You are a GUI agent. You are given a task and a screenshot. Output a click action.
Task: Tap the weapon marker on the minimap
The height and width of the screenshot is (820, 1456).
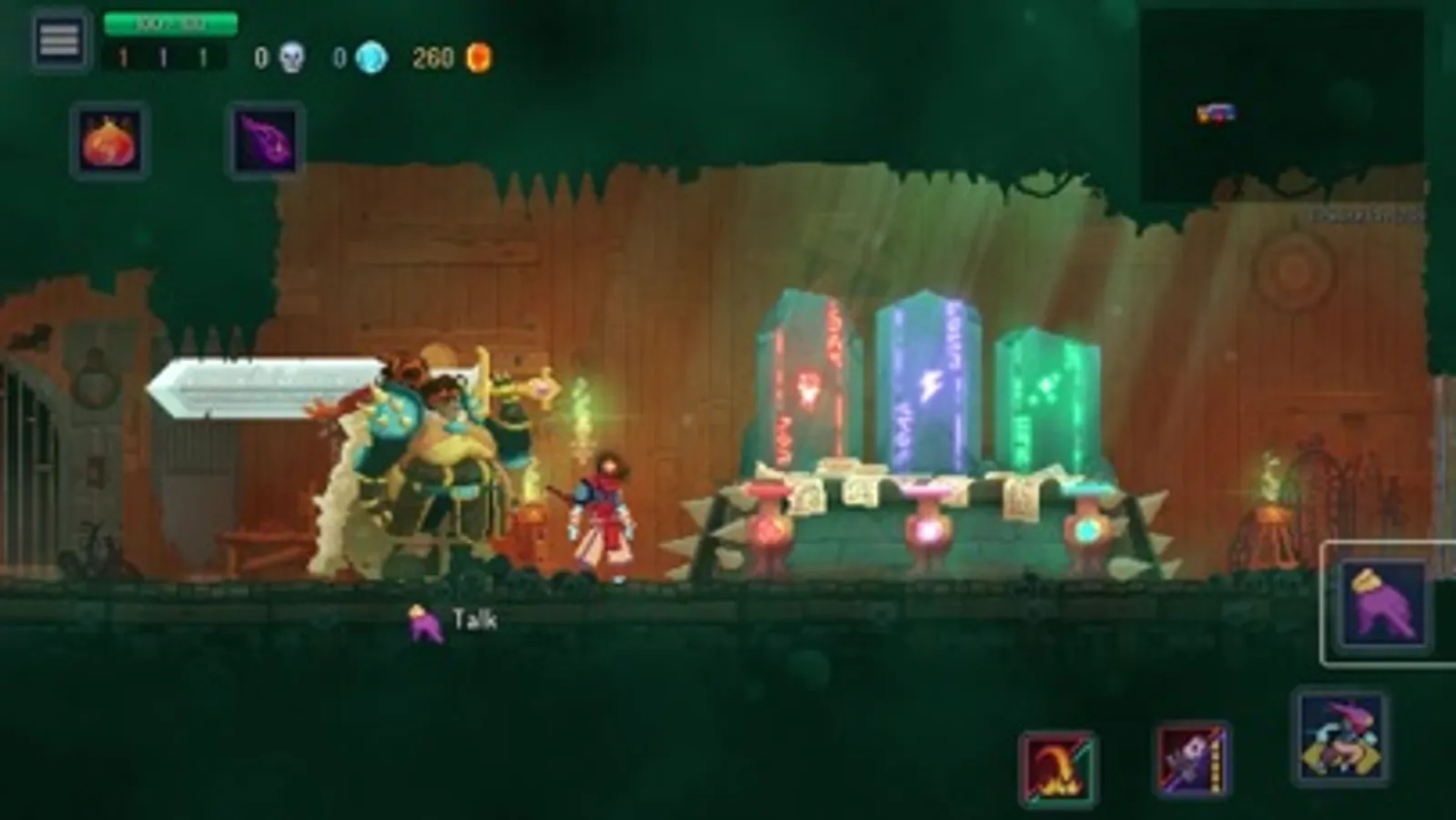pyautogui.click(x=1216, y=111)
